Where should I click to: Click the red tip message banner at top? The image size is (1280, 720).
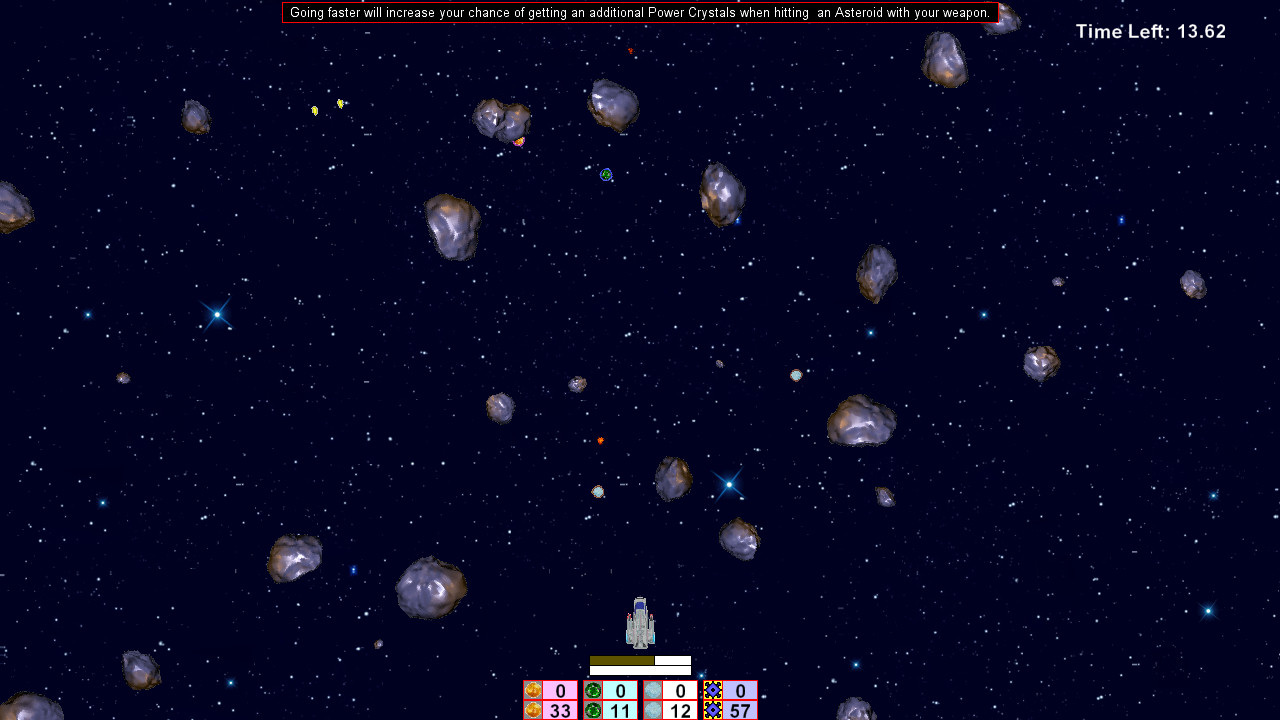pyautogui.click(x=640, y=13)
